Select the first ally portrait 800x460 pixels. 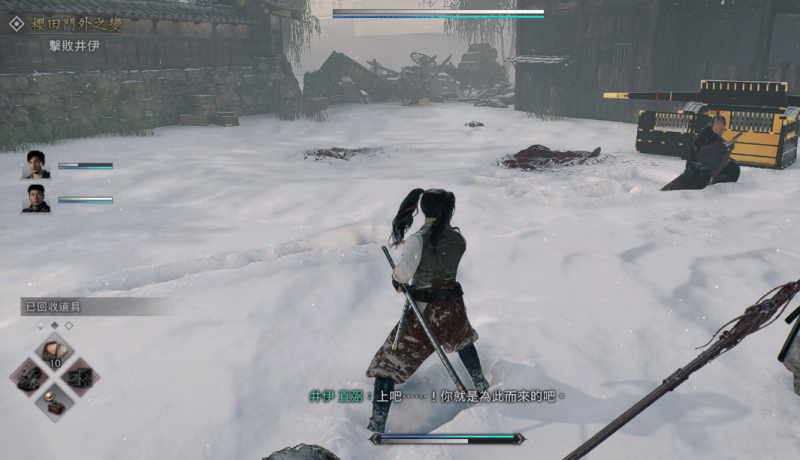(x=37, y=165)
